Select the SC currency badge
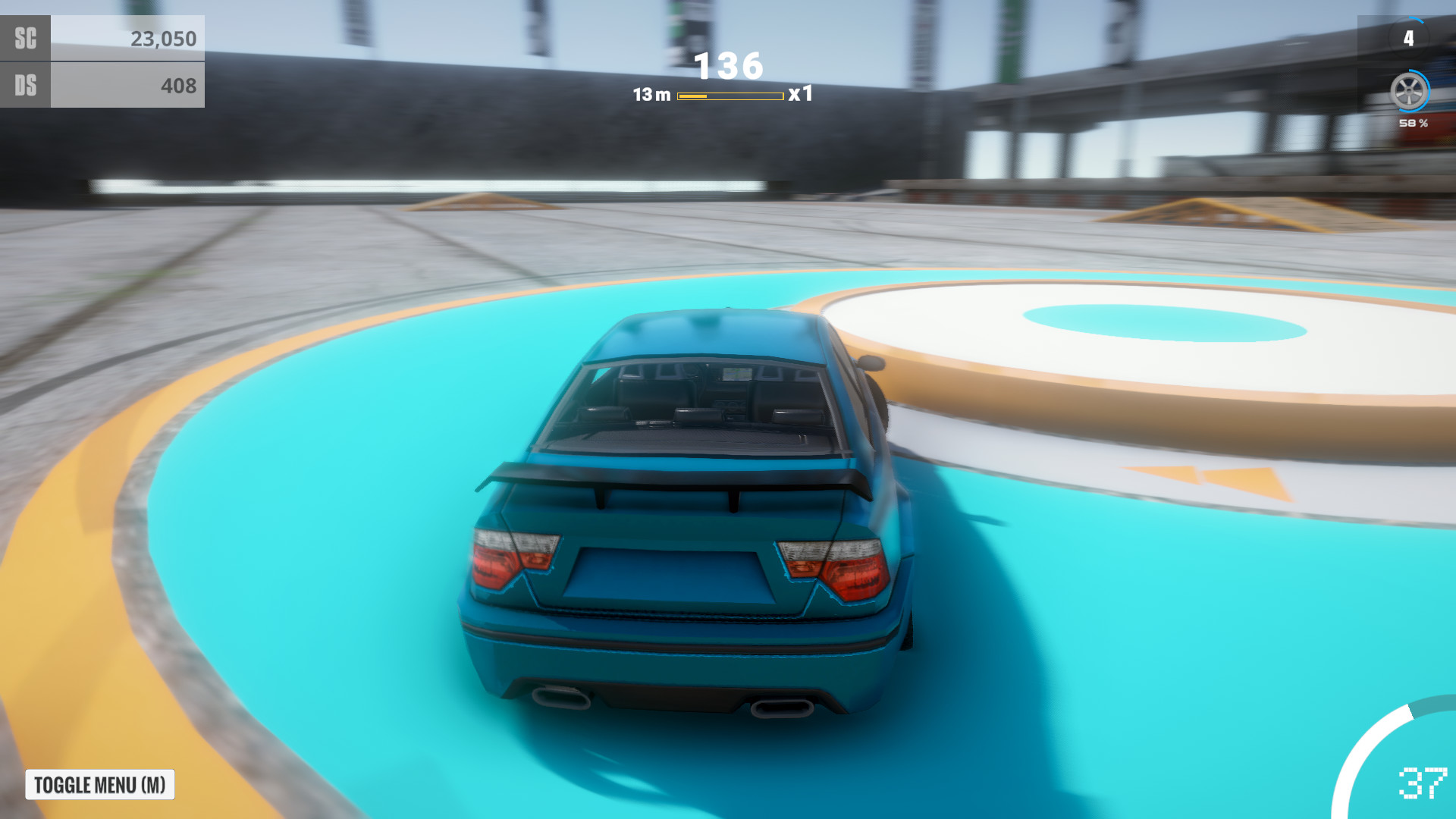Viewport: 1456px width, 819px height. tap(25, 37)
